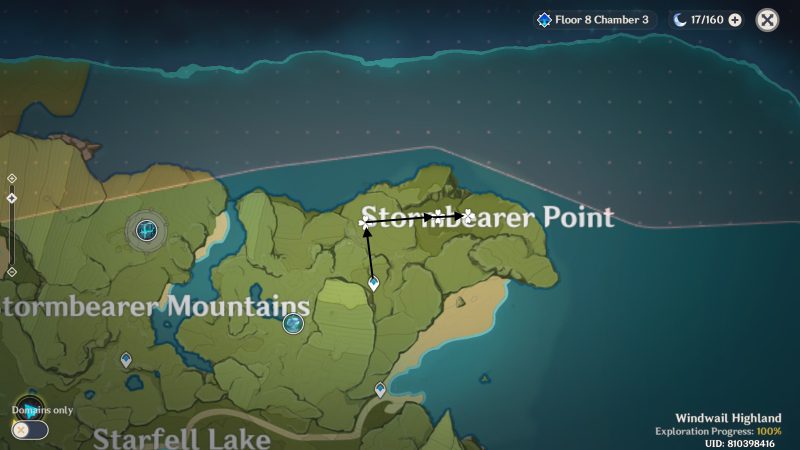Image resolution: width=800 pixels, height=450 pixels.
Task: Open the Floor 8 Chamber 3 Spiral Abyss badge
Action: 594,20
